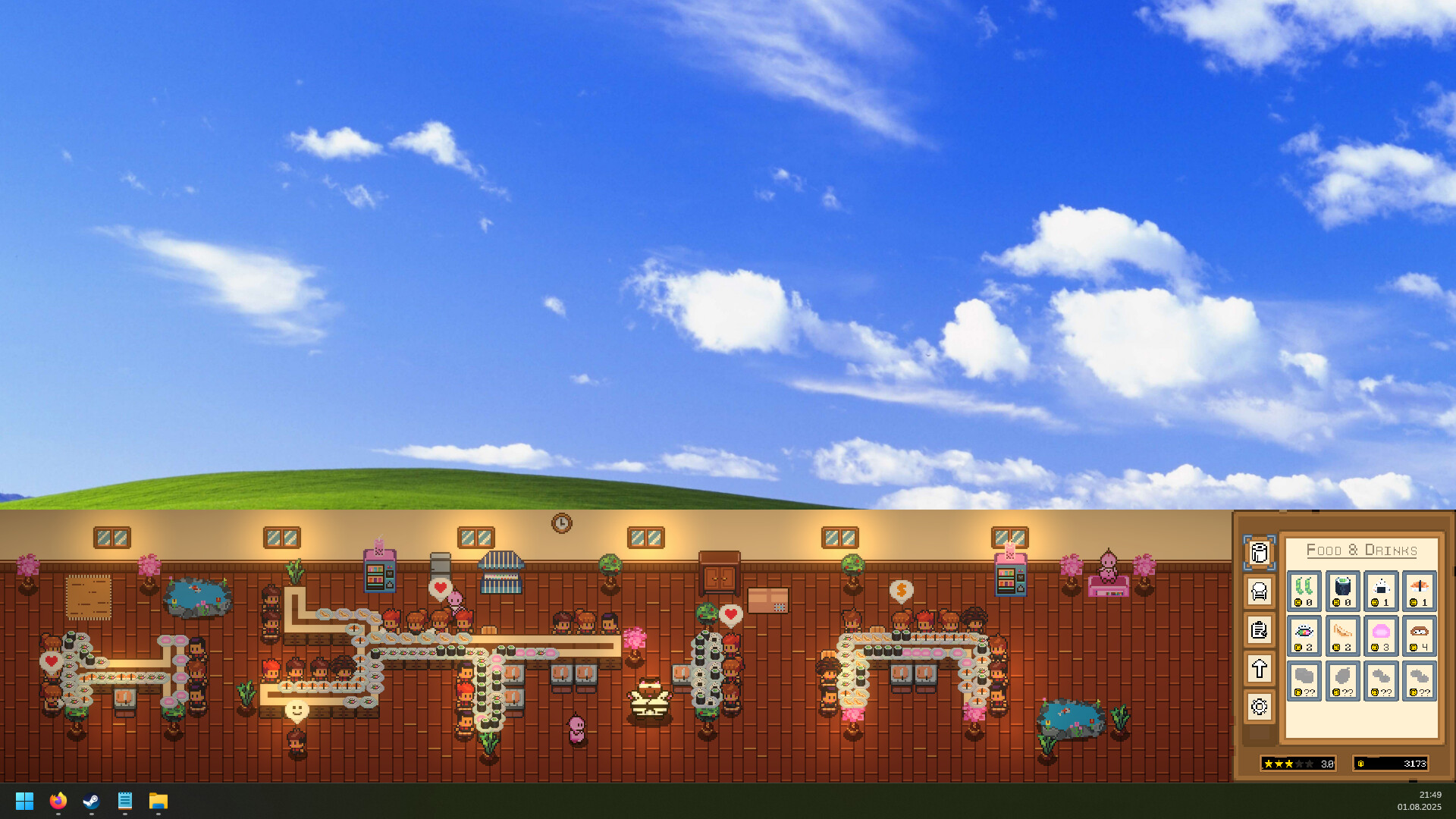1456x819 pixels.
Task: Purchase the 2-coin sushi platter
Action: point(1304,635)
